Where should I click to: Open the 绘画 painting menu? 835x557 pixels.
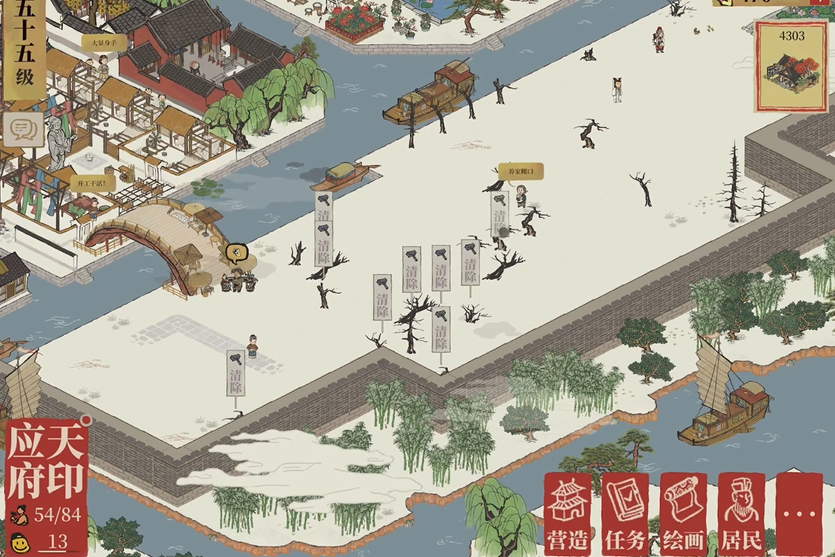click(684, 512)
